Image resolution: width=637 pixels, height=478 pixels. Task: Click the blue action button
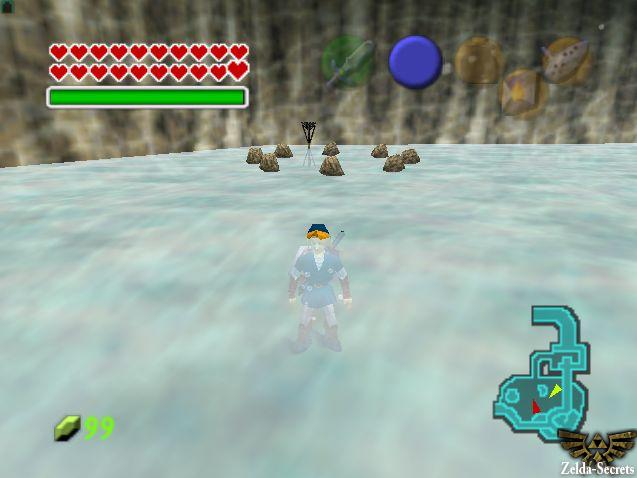coord(415,61)
